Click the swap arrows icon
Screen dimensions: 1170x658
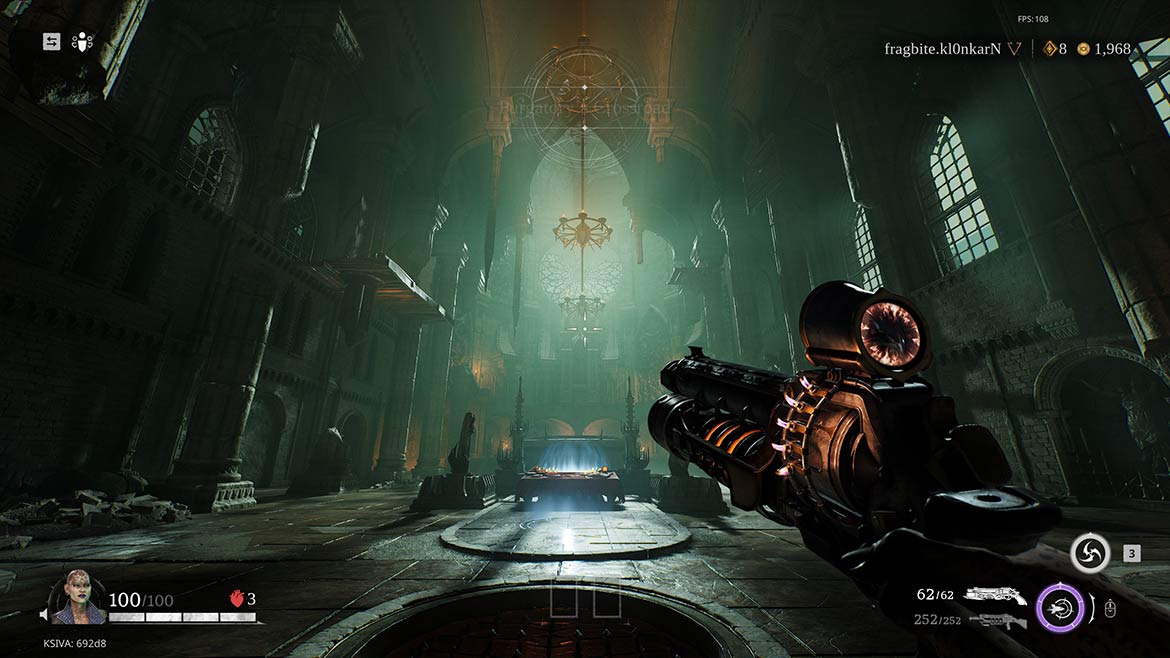(x=51, y=42)
